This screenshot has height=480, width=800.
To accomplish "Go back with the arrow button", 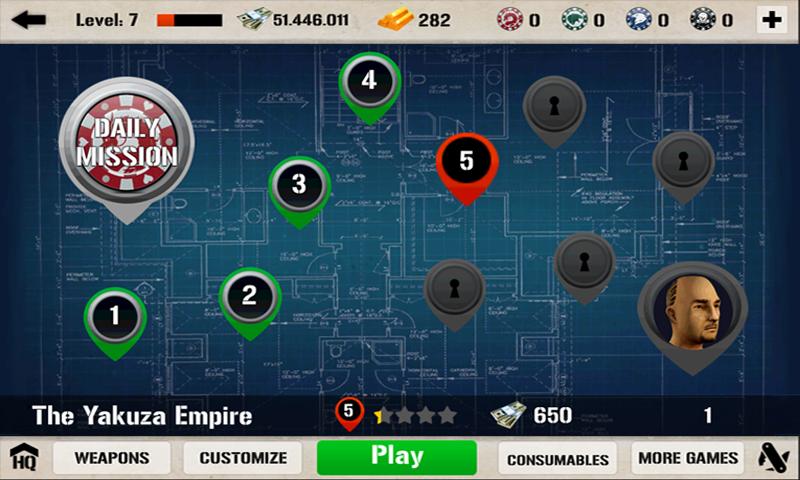I will click(x=28, y=19).
